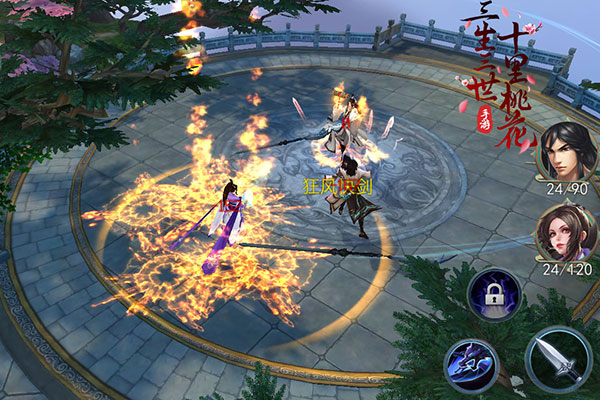Select the female hero portrait
Viewport: 600px width, 400px height.
click(x=564, y=233)
